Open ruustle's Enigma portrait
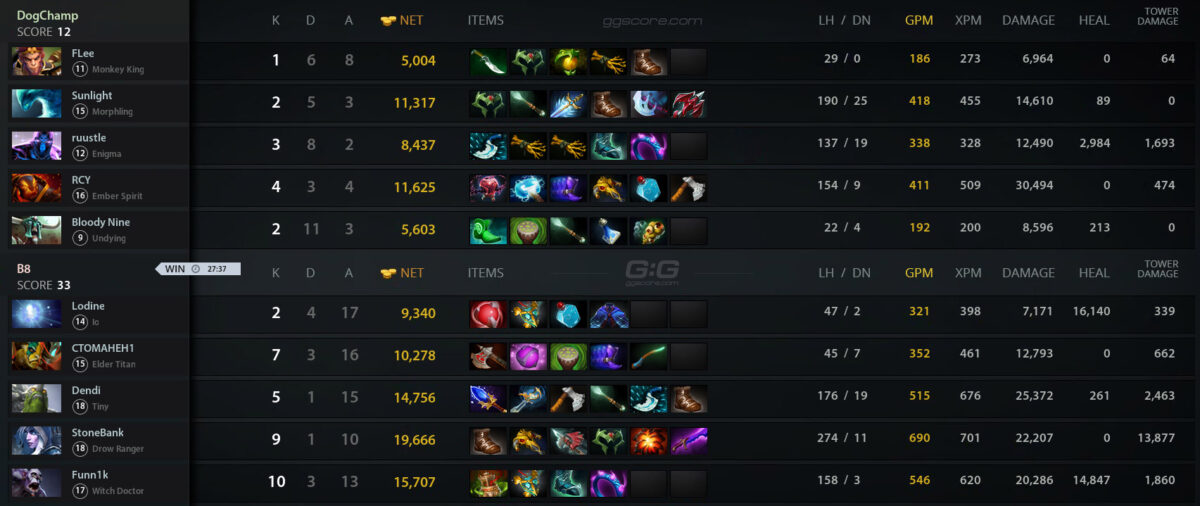 click(36, 146)
